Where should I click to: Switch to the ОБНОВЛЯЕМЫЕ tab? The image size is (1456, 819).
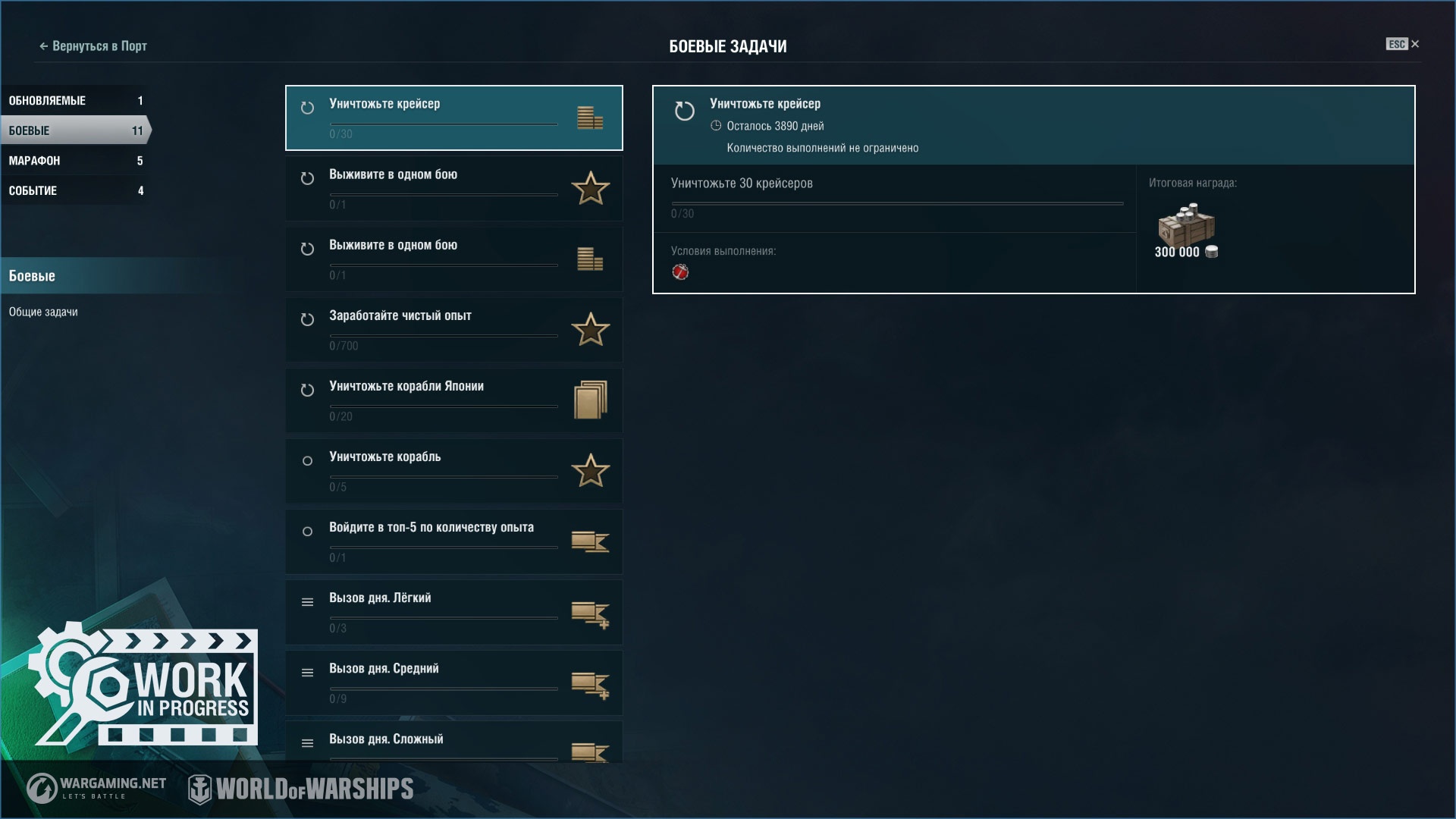(x=74, y=101)
